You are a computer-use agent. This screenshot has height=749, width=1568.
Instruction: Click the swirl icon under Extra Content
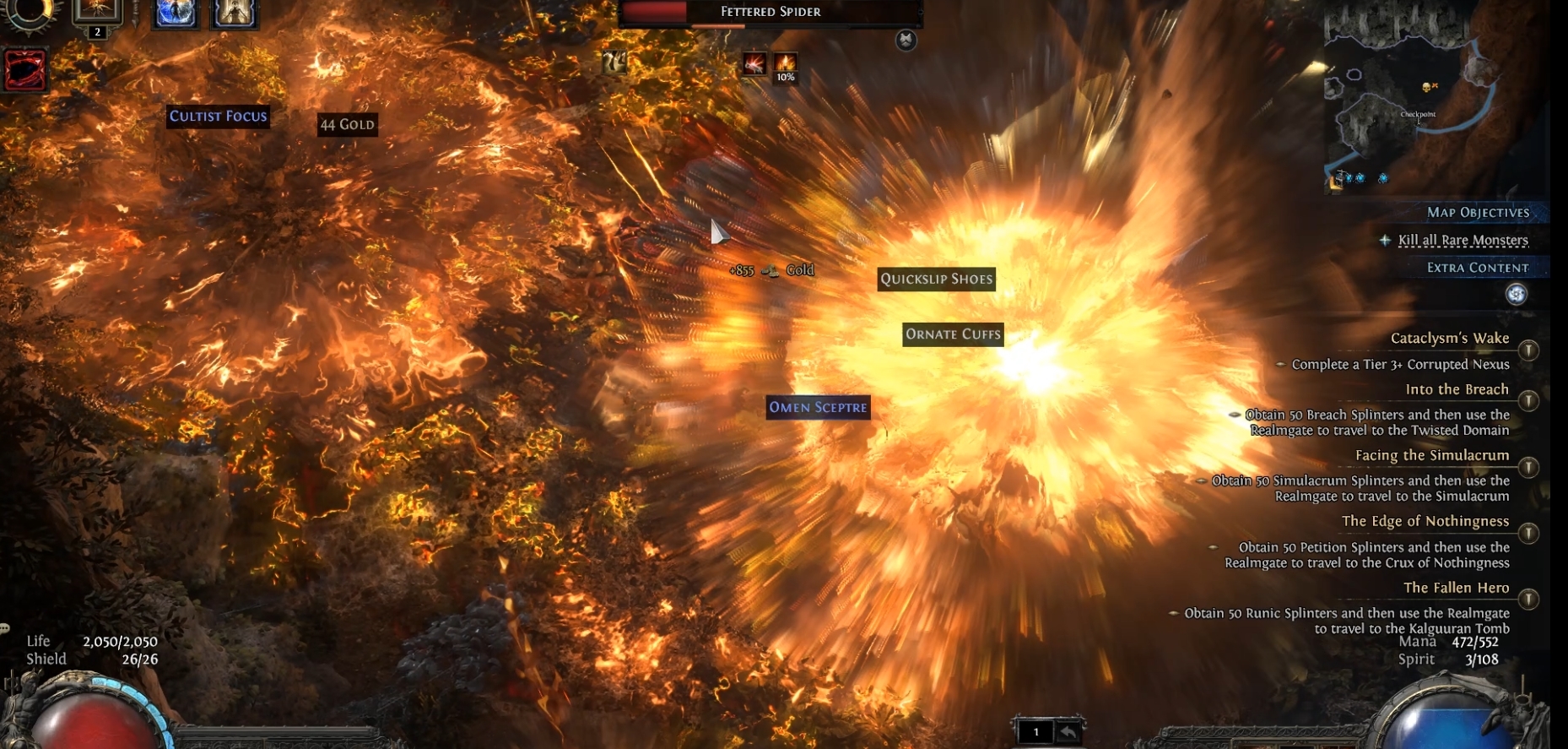click(x=1517, y=294)
